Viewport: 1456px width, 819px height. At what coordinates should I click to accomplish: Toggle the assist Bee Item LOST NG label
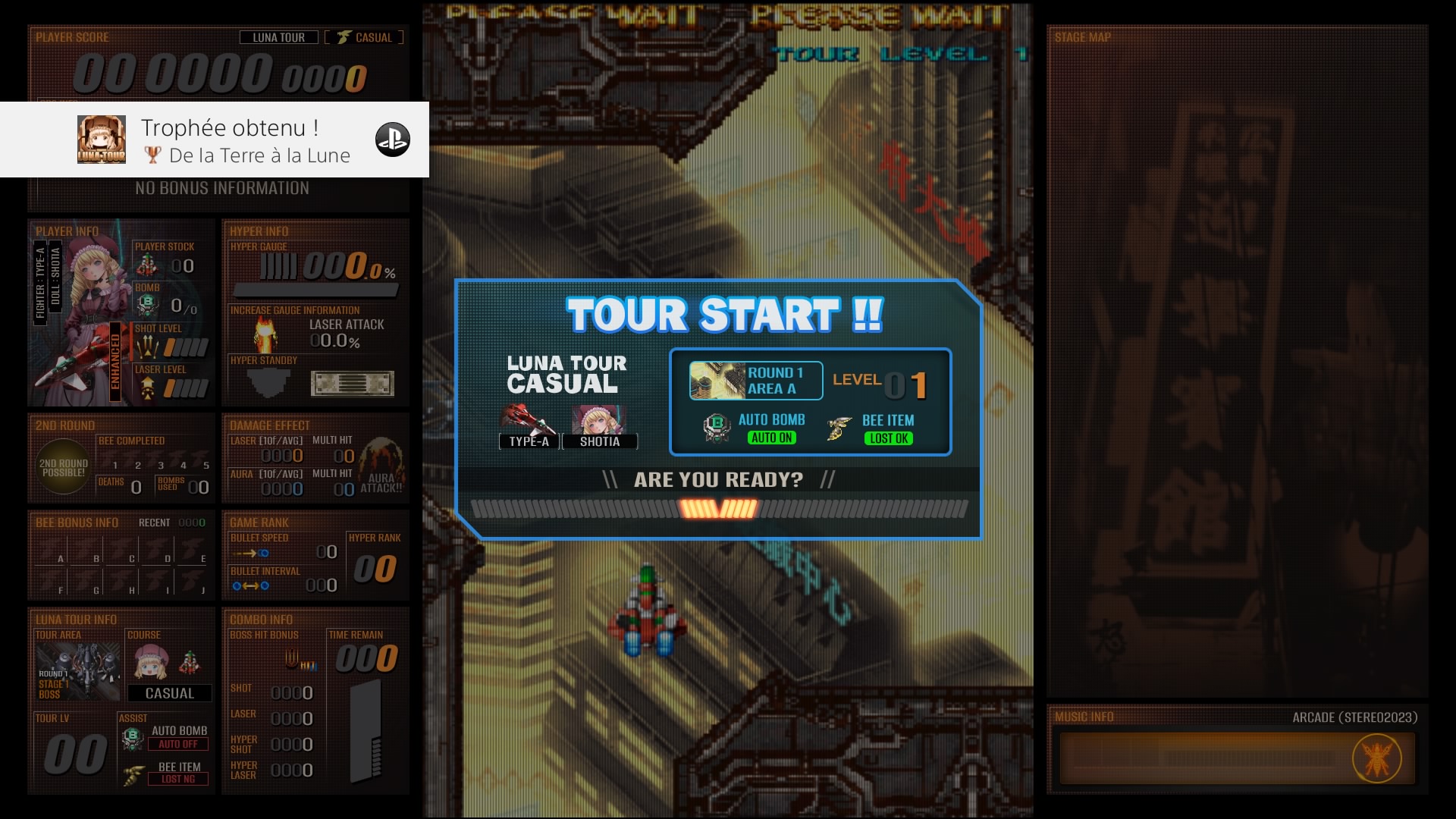(x=178, y=779)
